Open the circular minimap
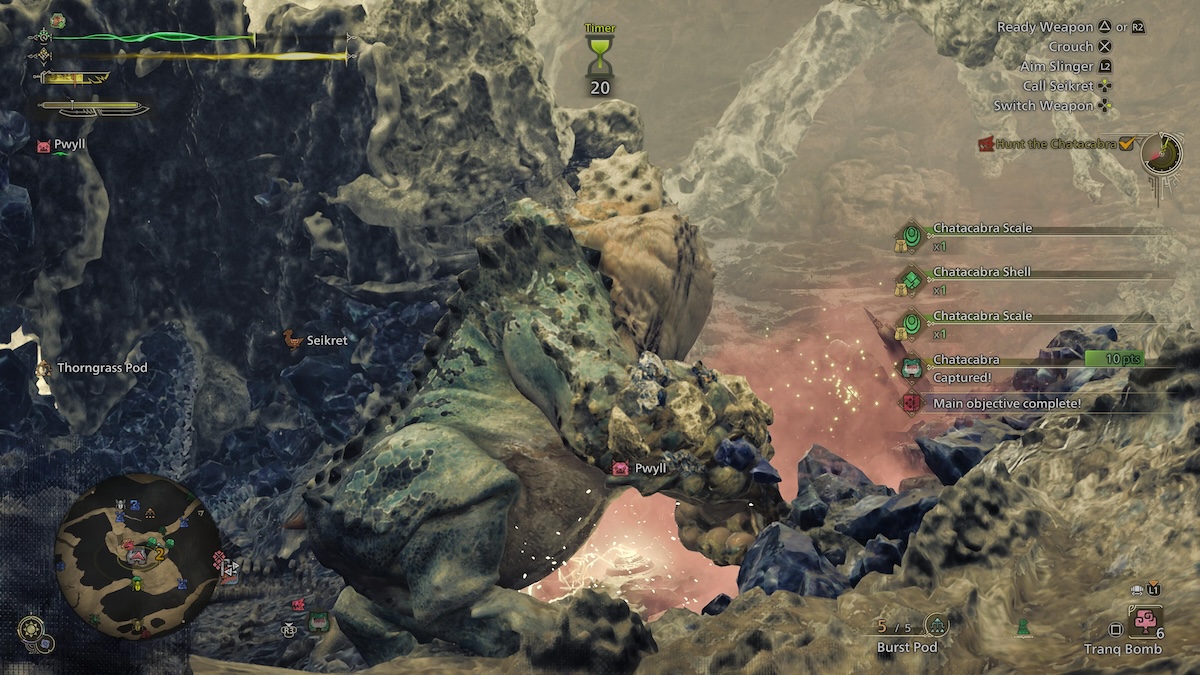The width and height of the screenshot is (1200, 675). tap(138, 558)
